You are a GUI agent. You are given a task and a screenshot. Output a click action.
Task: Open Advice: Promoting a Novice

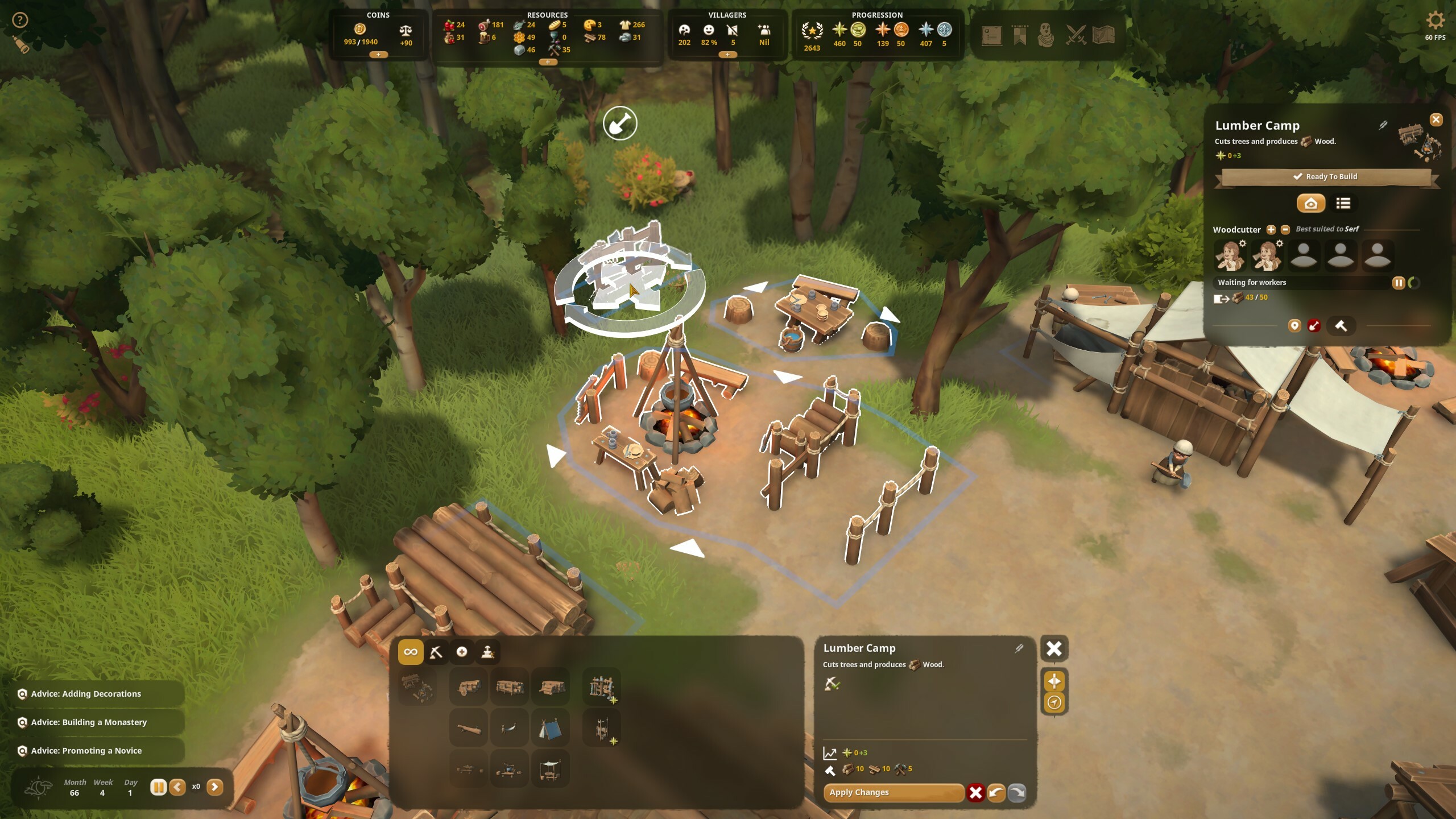pos(86,751)
